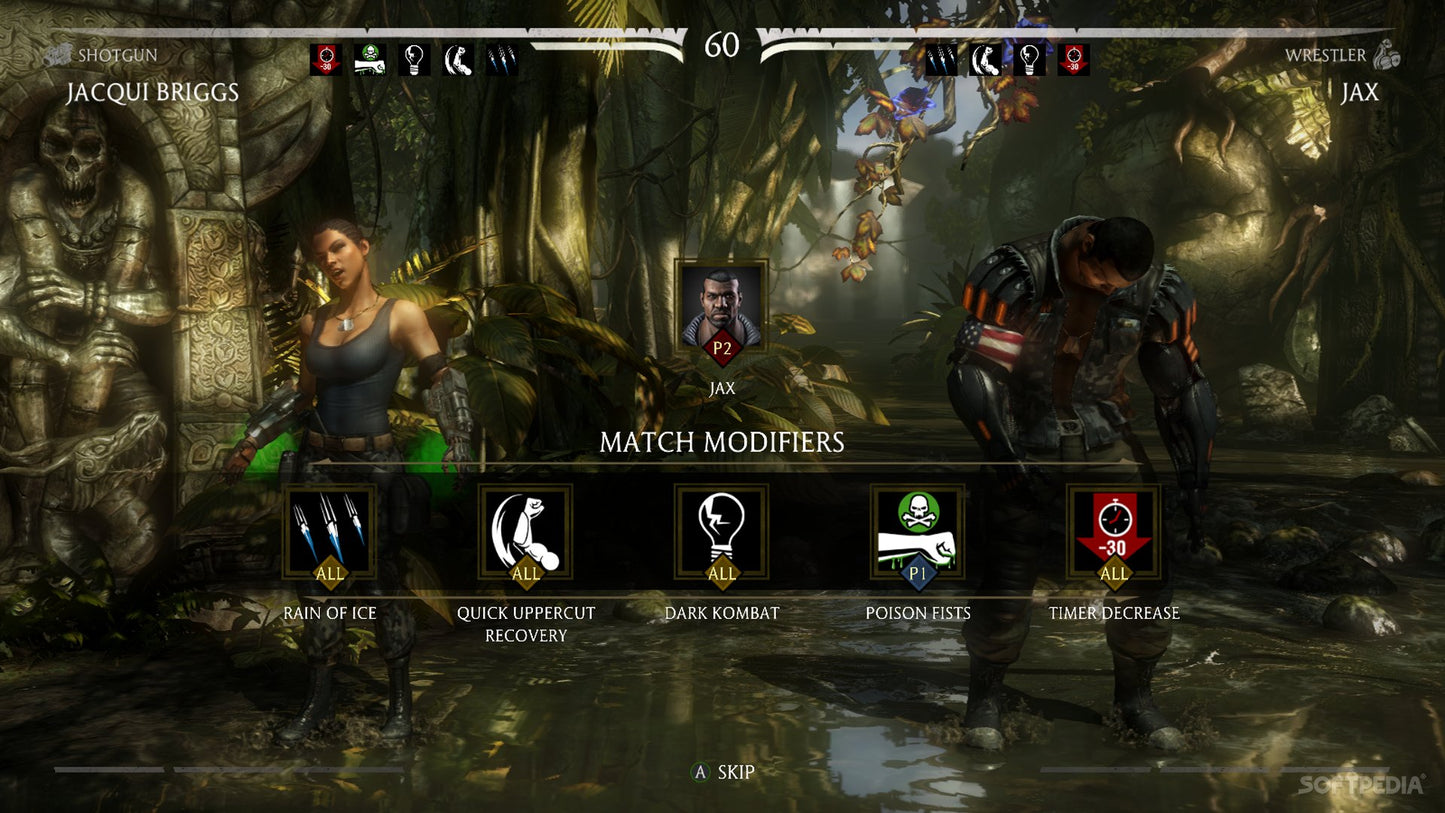Viewport: 1445px width, 813px height.
Task: Select the Poison Fists modifier icon
Action: click(x=917, y=531)
